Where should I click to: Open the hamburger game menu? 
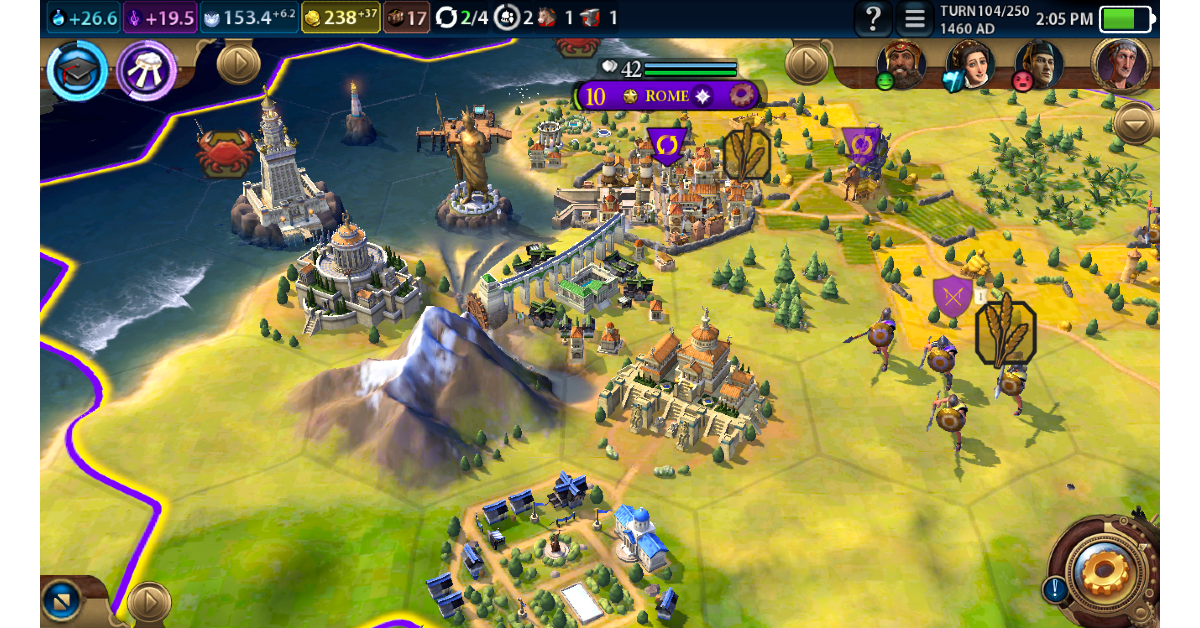tap(914, 18)
